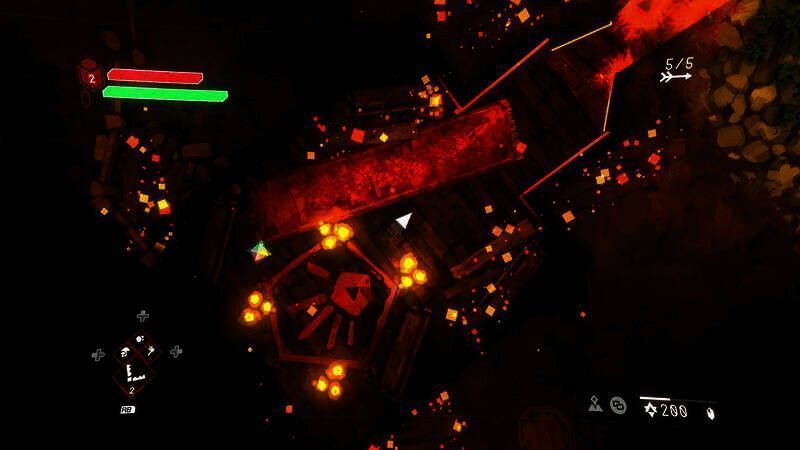
Task: Click the mountain marker icon
Action: (596, 405)
